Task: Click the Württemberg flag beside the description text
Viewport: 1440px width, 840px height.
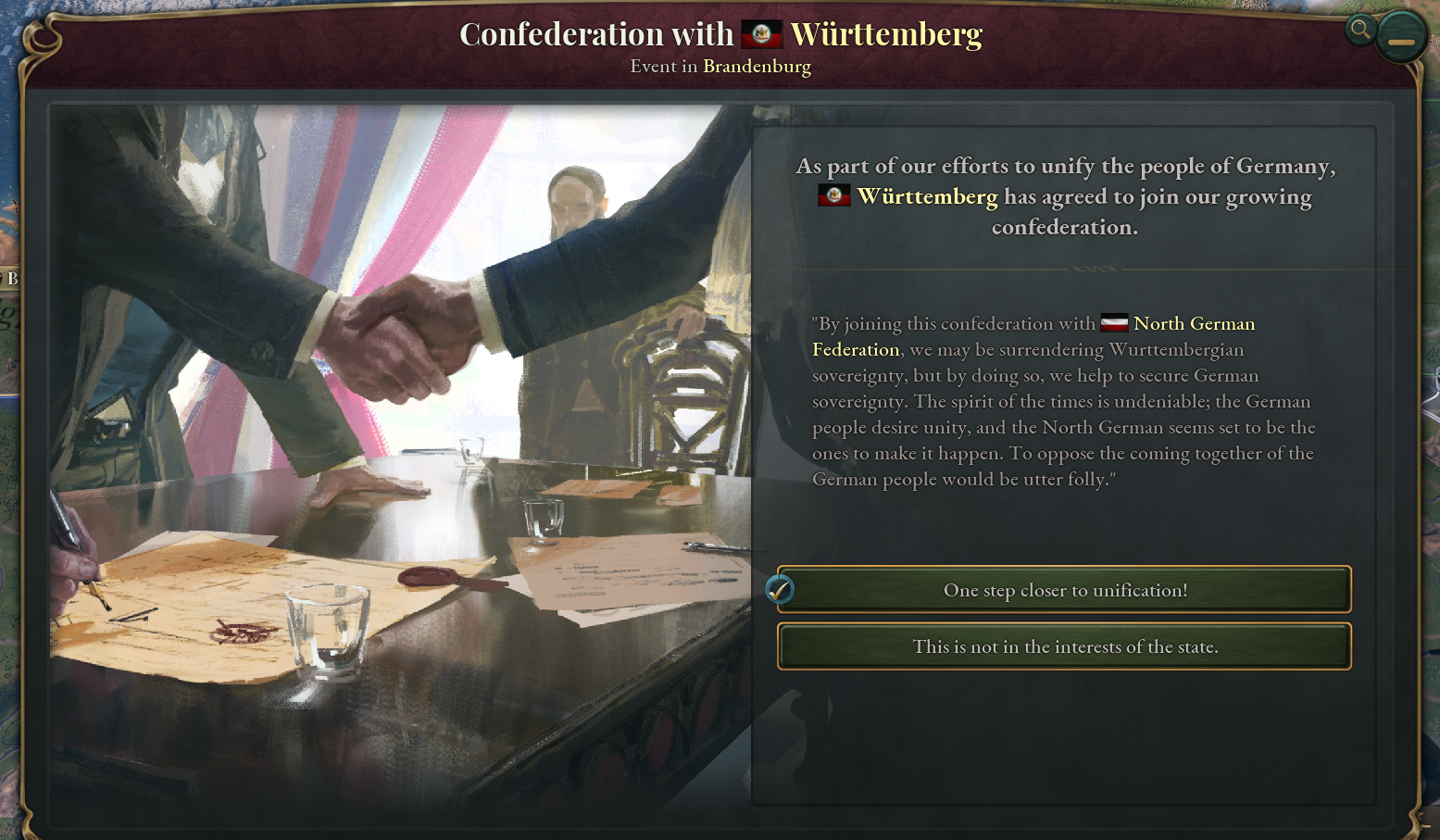Action: (833, 195)
